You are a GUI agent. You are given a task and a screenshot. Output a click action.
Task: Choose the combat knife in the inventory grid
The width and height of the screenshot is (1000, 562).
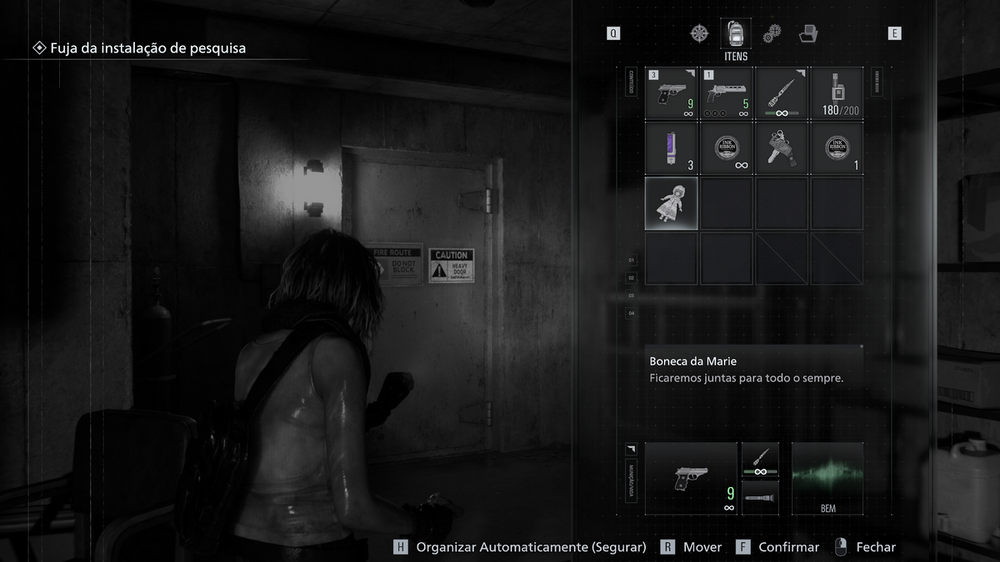(781, 94)
